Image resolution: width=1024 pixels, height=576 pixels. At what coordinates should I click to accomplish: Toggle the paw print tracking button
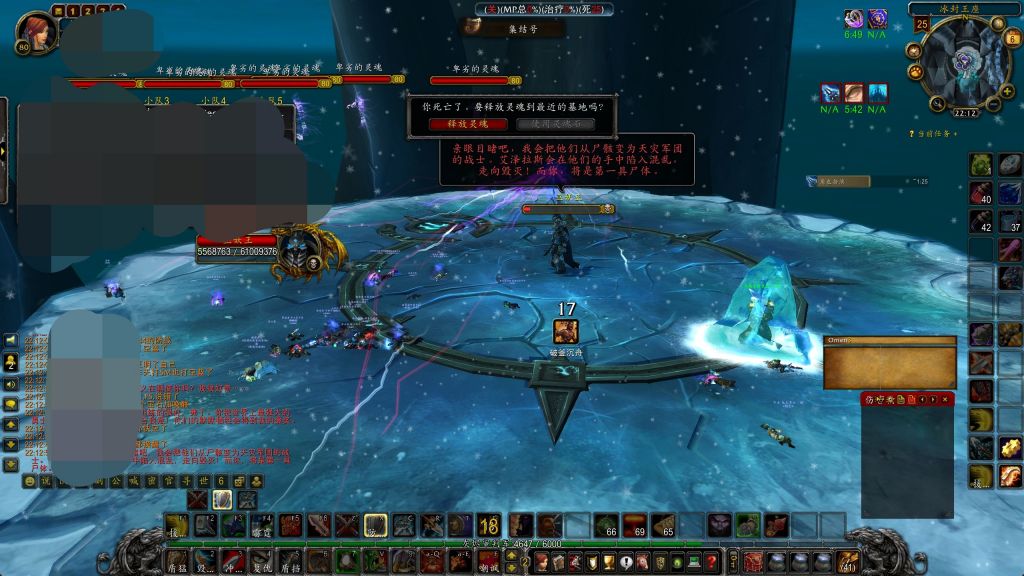coord(914,72)
